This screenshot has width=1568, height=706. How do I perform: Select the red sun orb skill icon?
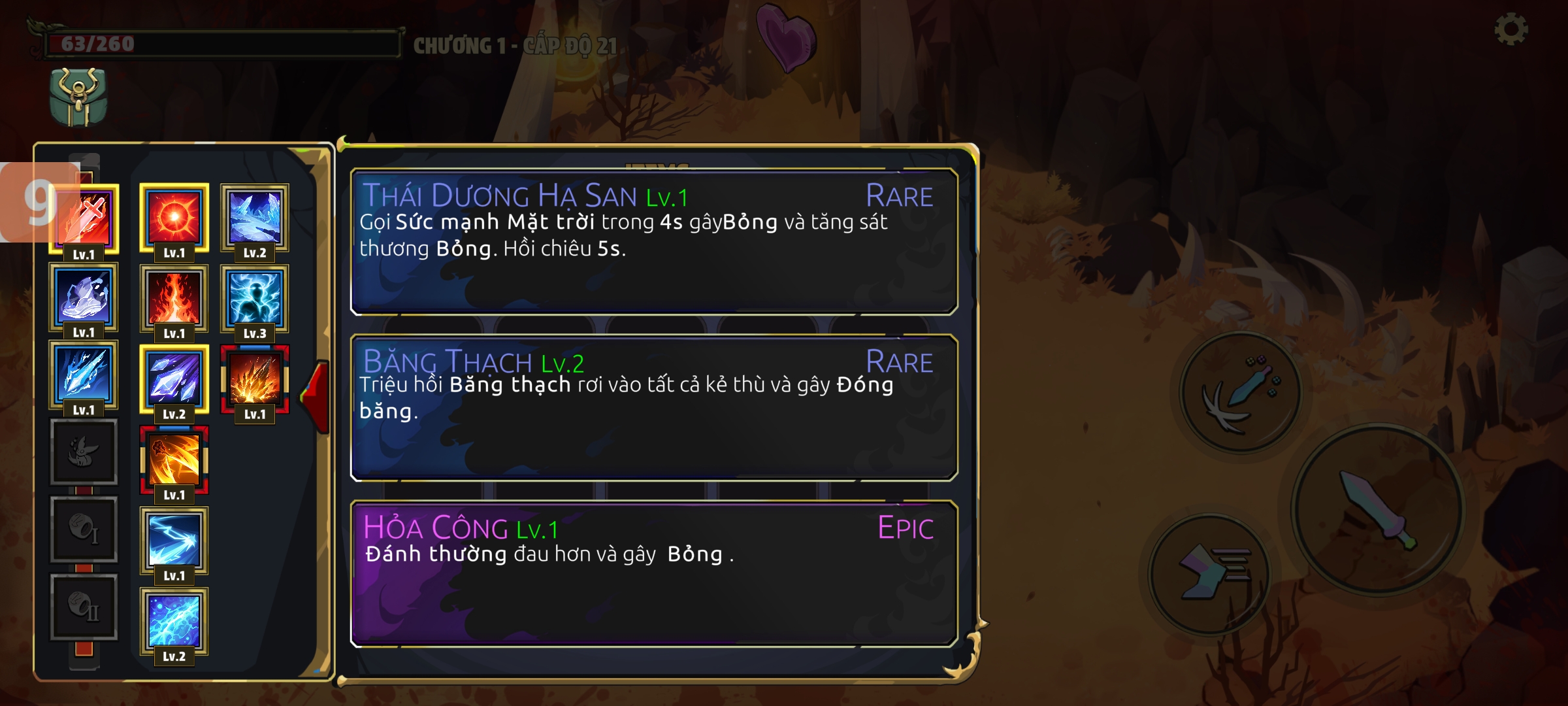point(174,218)
